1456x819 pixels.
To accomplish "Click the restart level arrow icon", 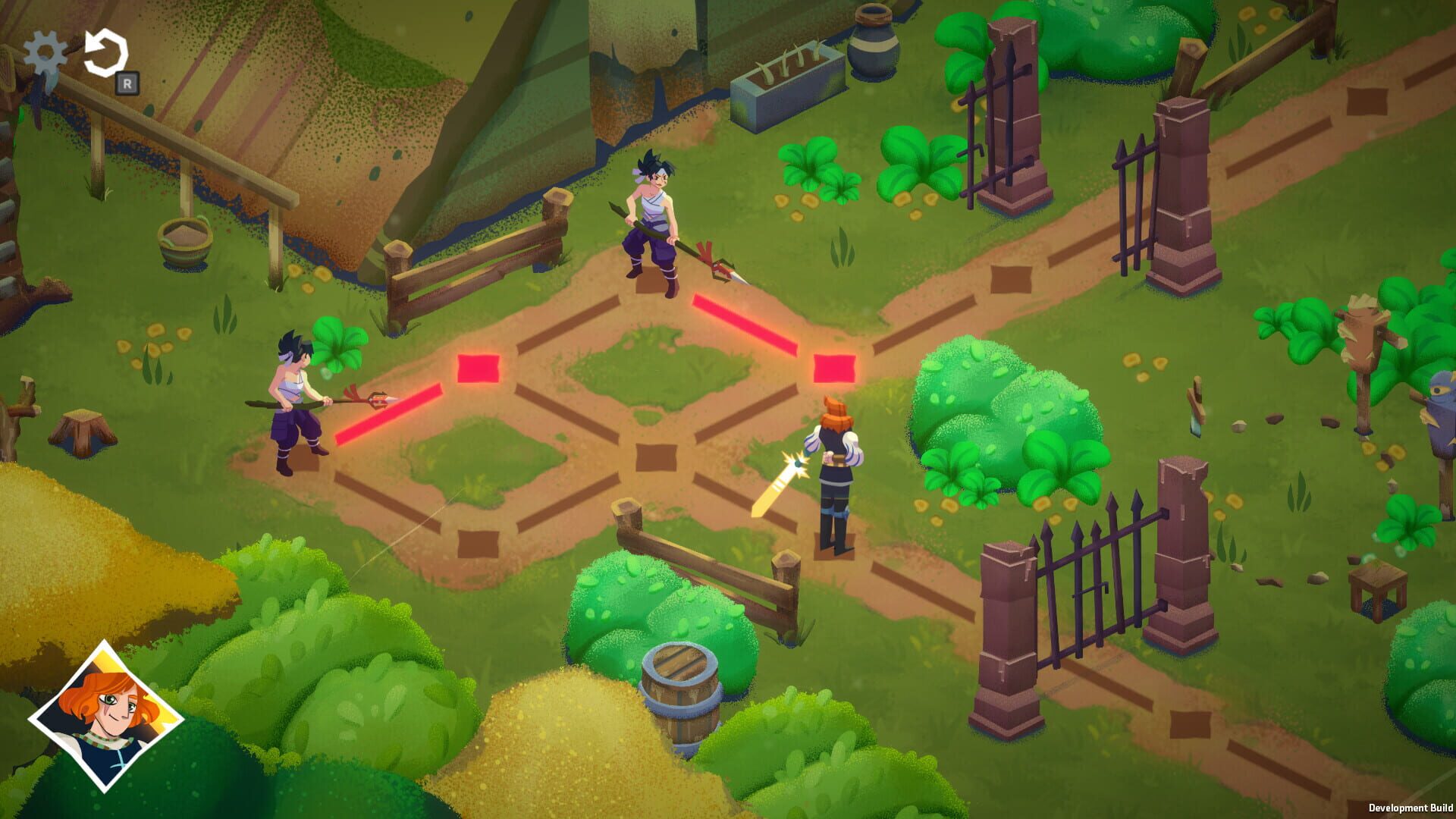I will pos(106,52).
